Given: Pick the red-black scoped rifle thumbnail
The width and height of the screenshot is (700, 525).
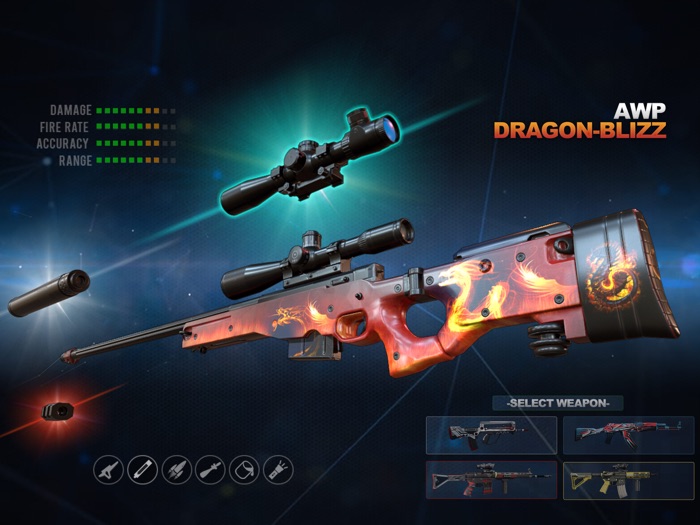Looking at the screenshot, I should point(491,480).
